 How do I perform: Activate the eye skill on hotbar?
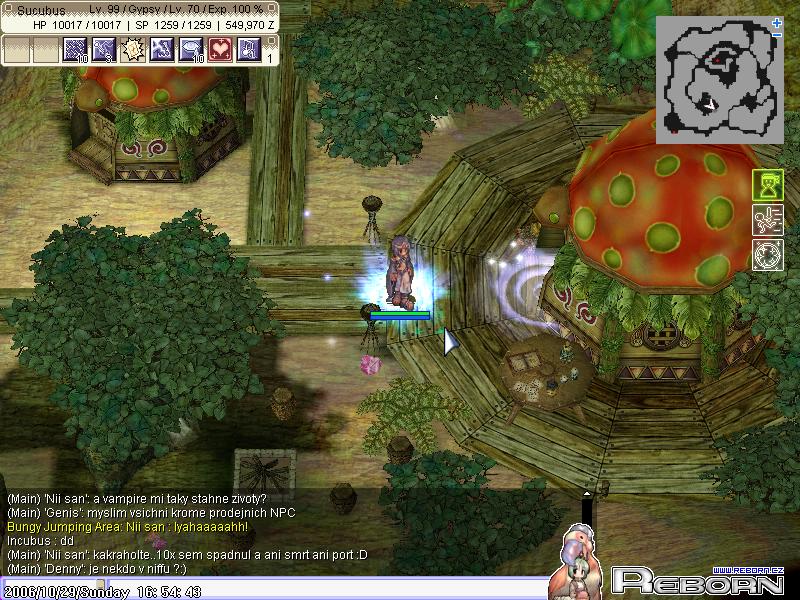[x=191, y=49]
